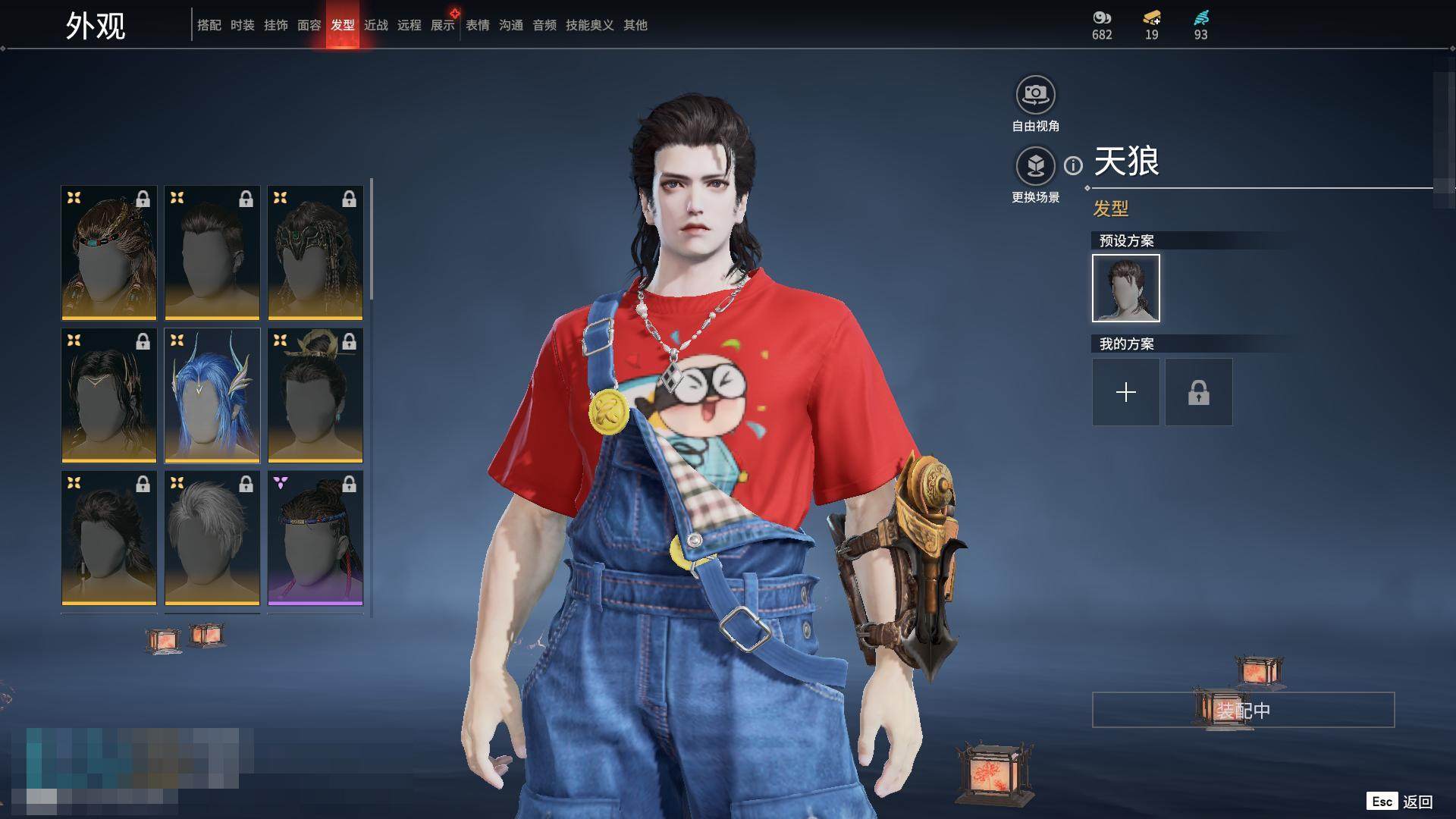The height and width of the screenshot is (819, 1456).
Task: Go to the 面容 face tab
Action: (309, 25)
